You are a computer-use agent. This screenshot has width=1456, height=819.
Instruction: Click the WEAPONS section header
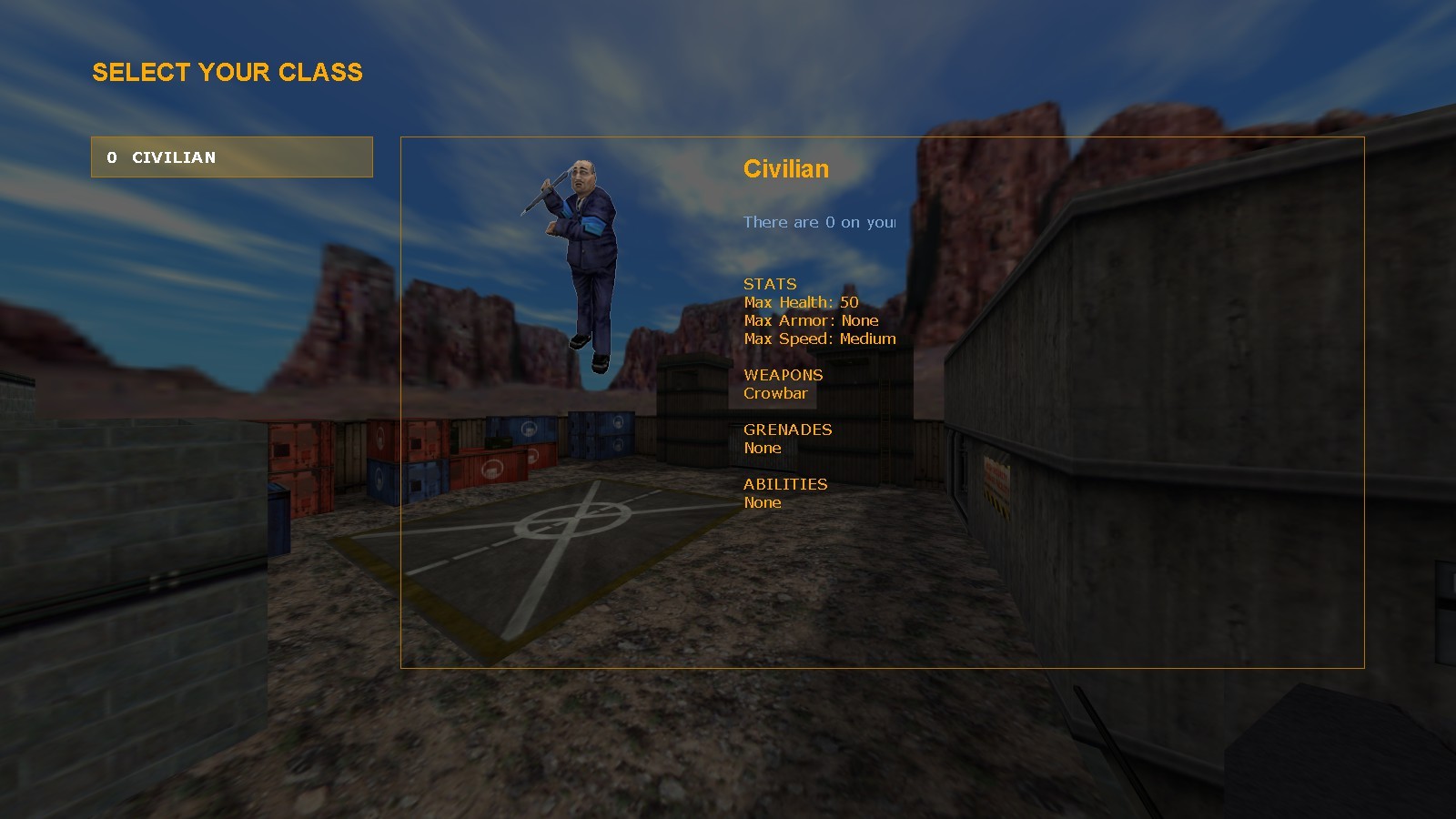click(783, 375)
